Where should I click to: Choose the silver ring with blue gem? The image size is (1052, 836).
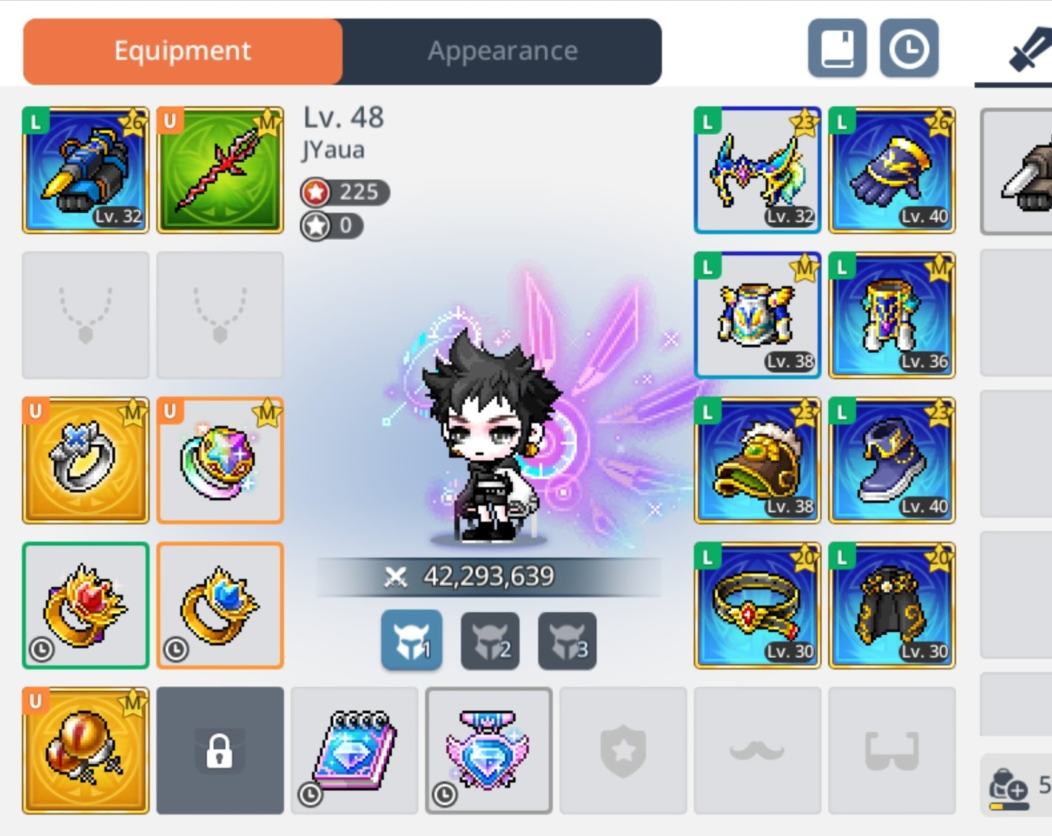86,460
